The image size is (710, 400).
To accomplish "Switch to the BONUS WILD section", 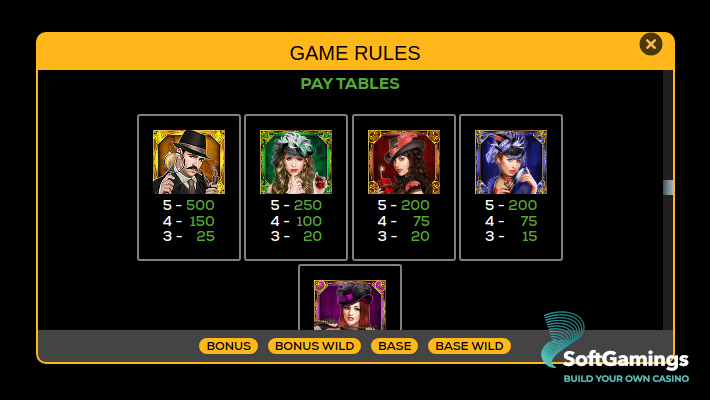I will (314, 346).
